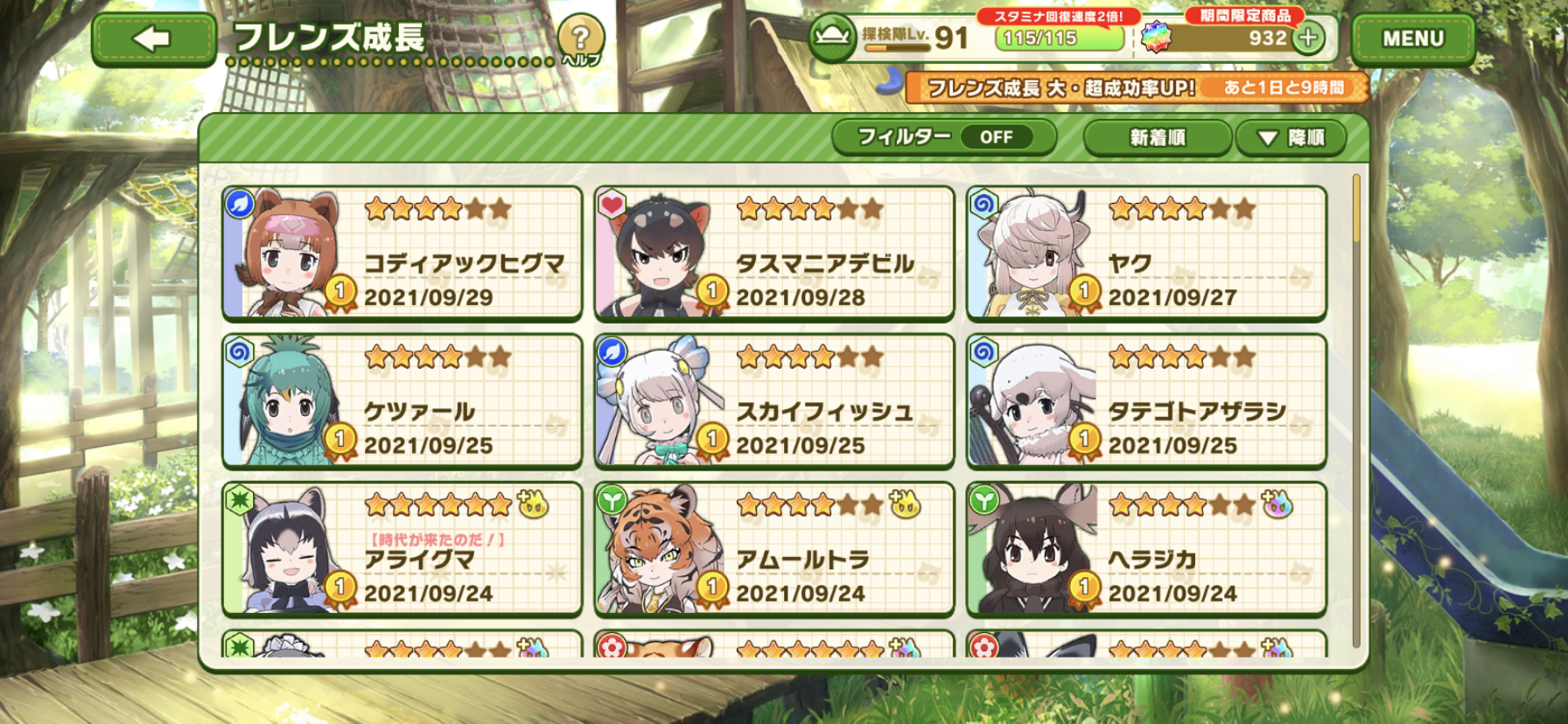Screen dimensions: 1568x724
Task: Open the タテゴトアザラシ friend card
Action: pyautogui.click(x=1146, y=400)
